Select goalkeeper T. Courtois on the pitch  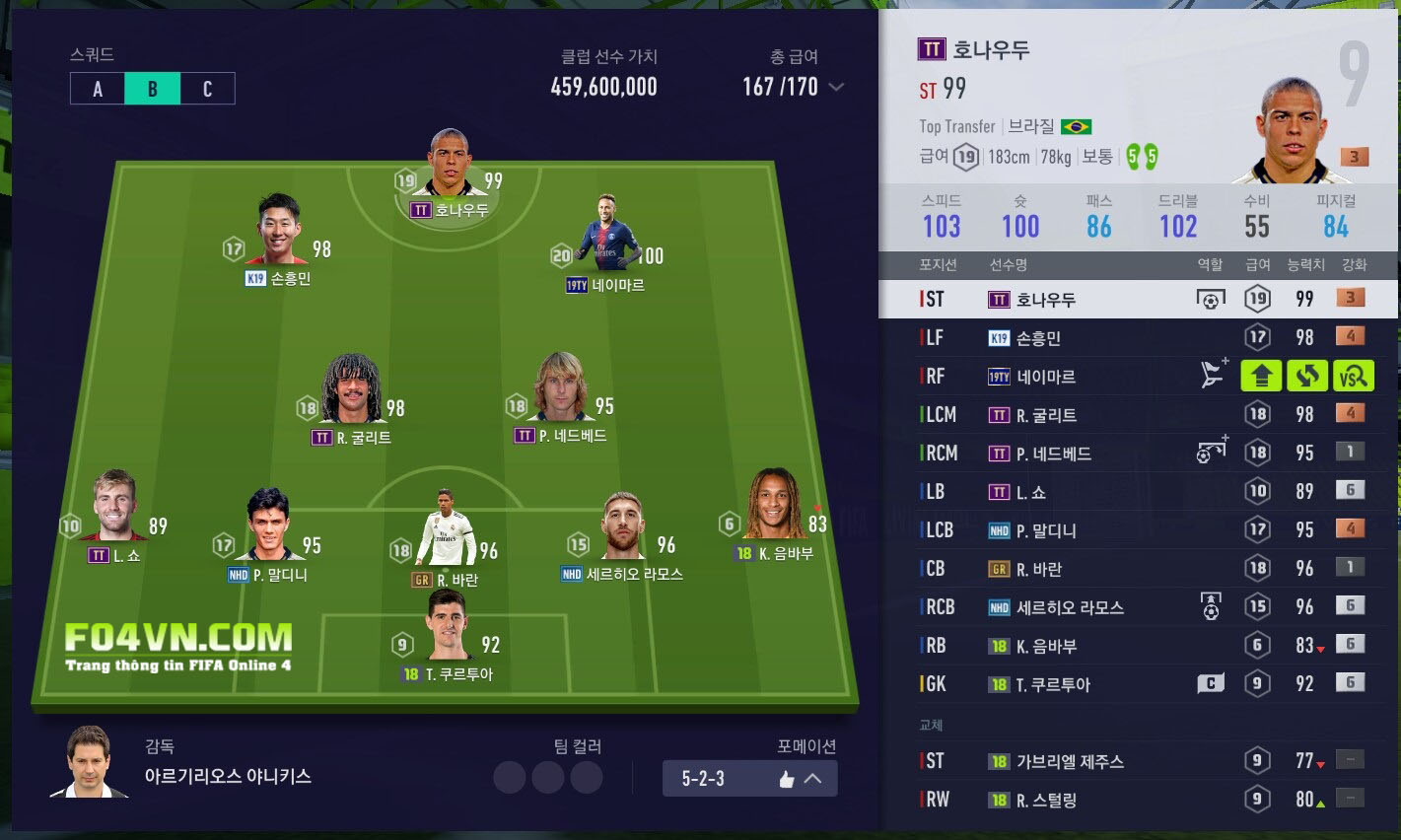pos(448,631)
